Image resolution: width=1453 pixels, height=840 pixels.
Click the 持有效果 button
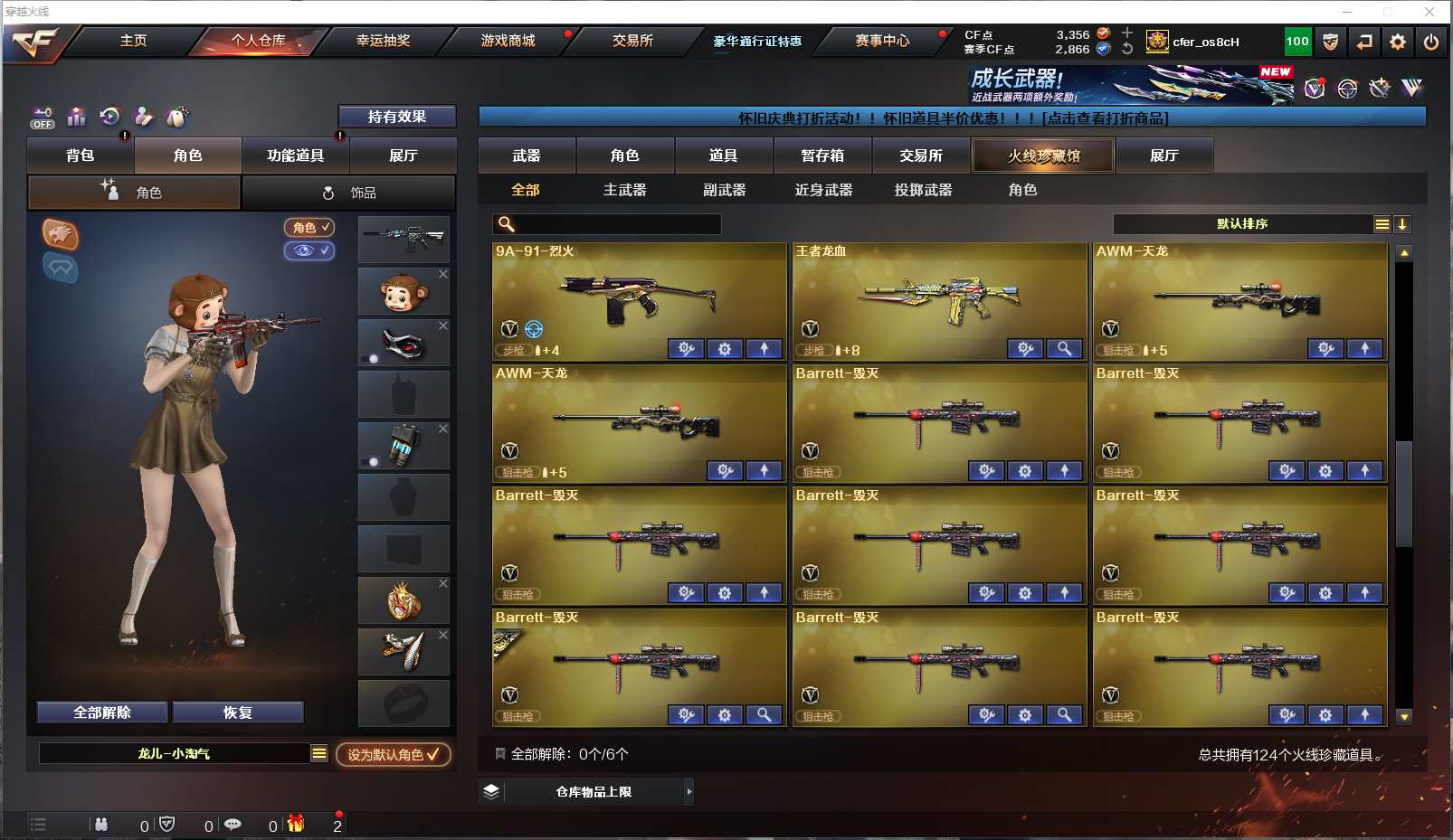396,117
